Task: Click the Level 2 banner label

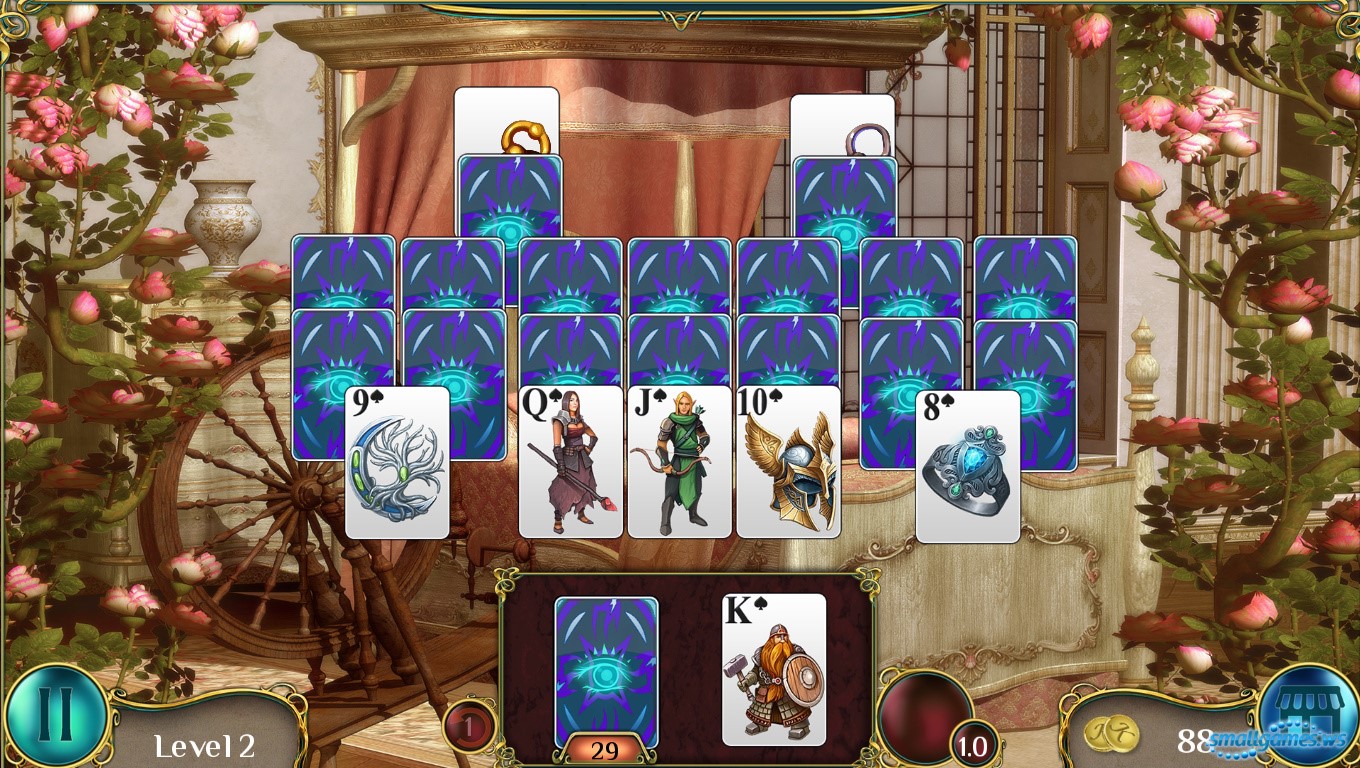Action: pos(203,745)
